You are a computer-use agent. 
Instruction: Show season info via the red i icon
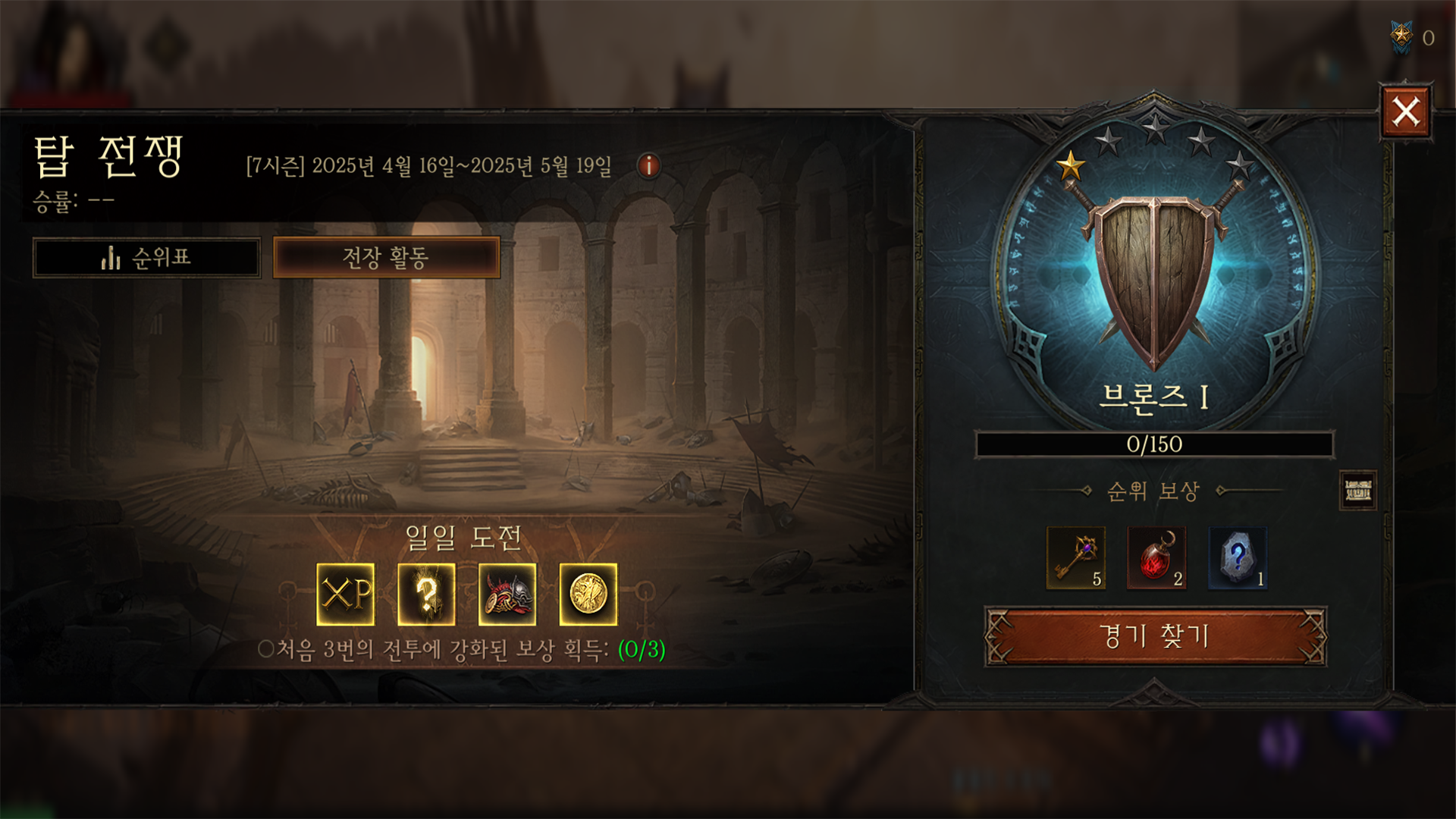point(648,165)
